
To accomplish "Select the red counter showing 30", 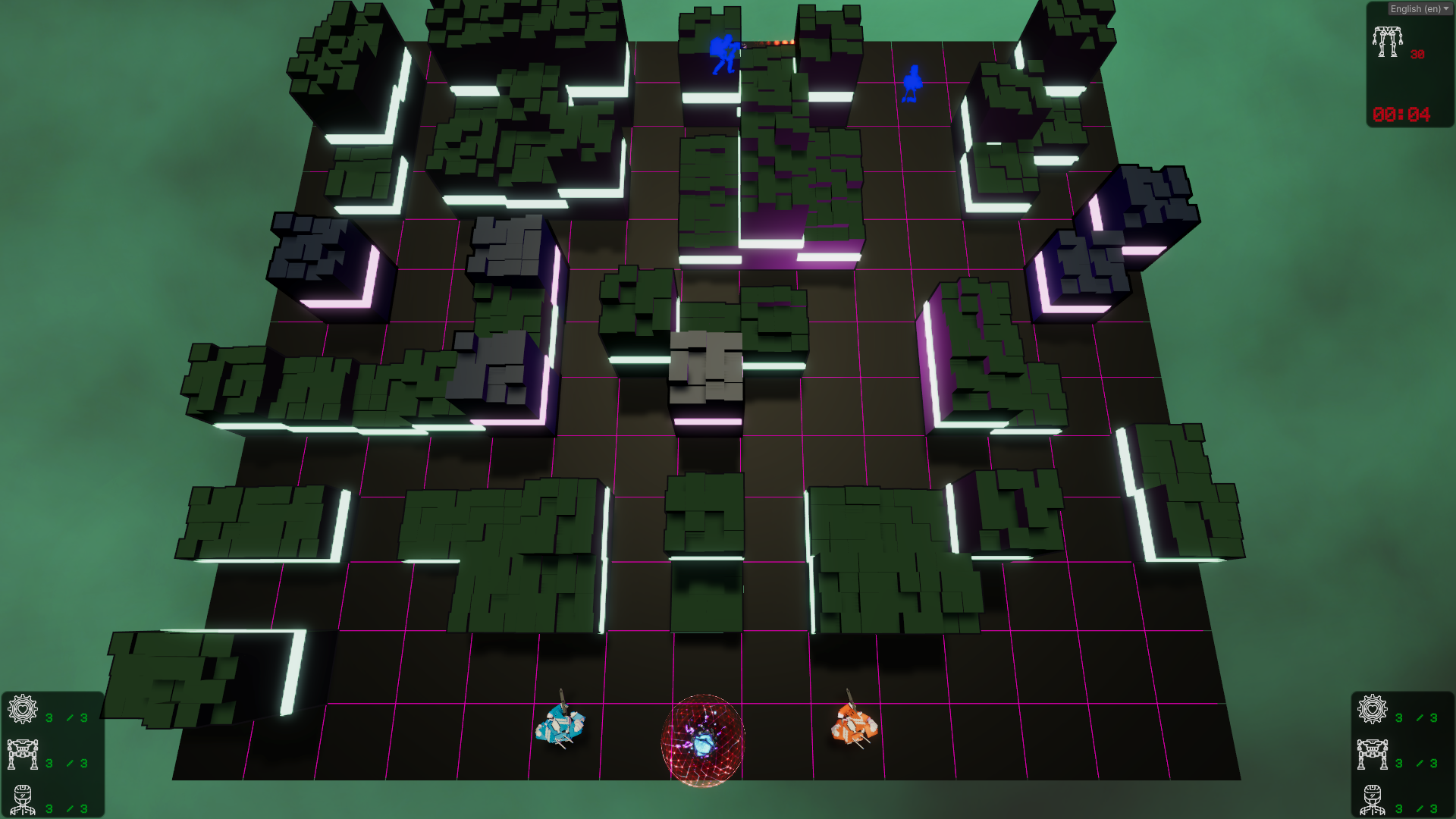I will click(x=1417, y=54).
